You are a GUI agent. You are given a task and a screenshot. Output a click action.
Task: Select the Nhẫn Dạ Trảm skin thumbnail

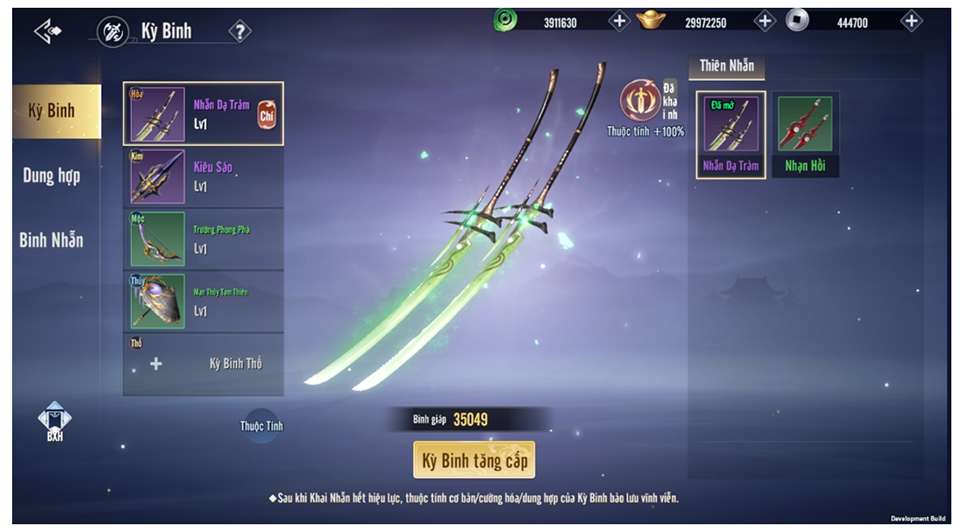point(731,135)
